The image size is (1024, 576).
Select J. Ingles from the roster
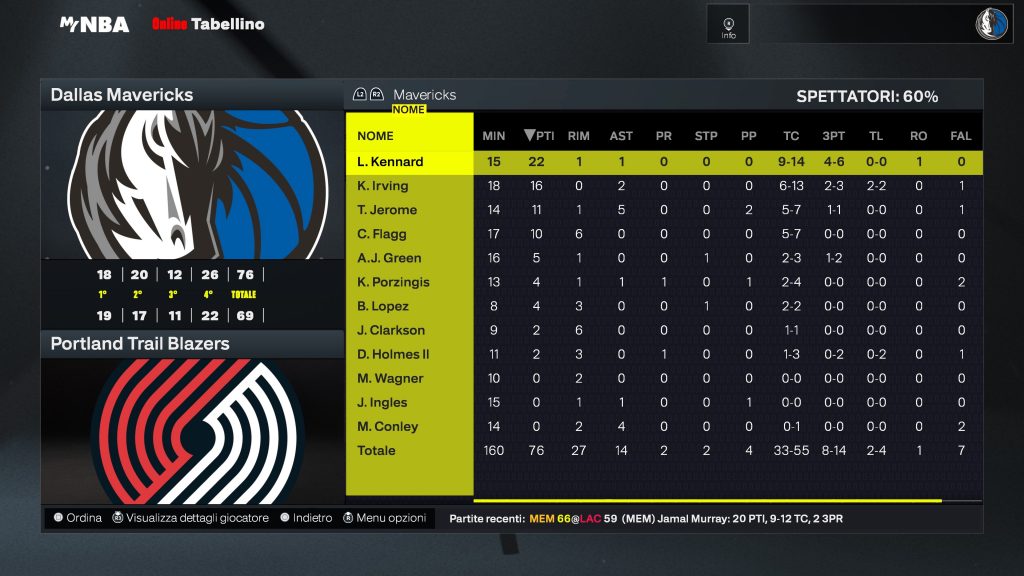coord(382,402)
